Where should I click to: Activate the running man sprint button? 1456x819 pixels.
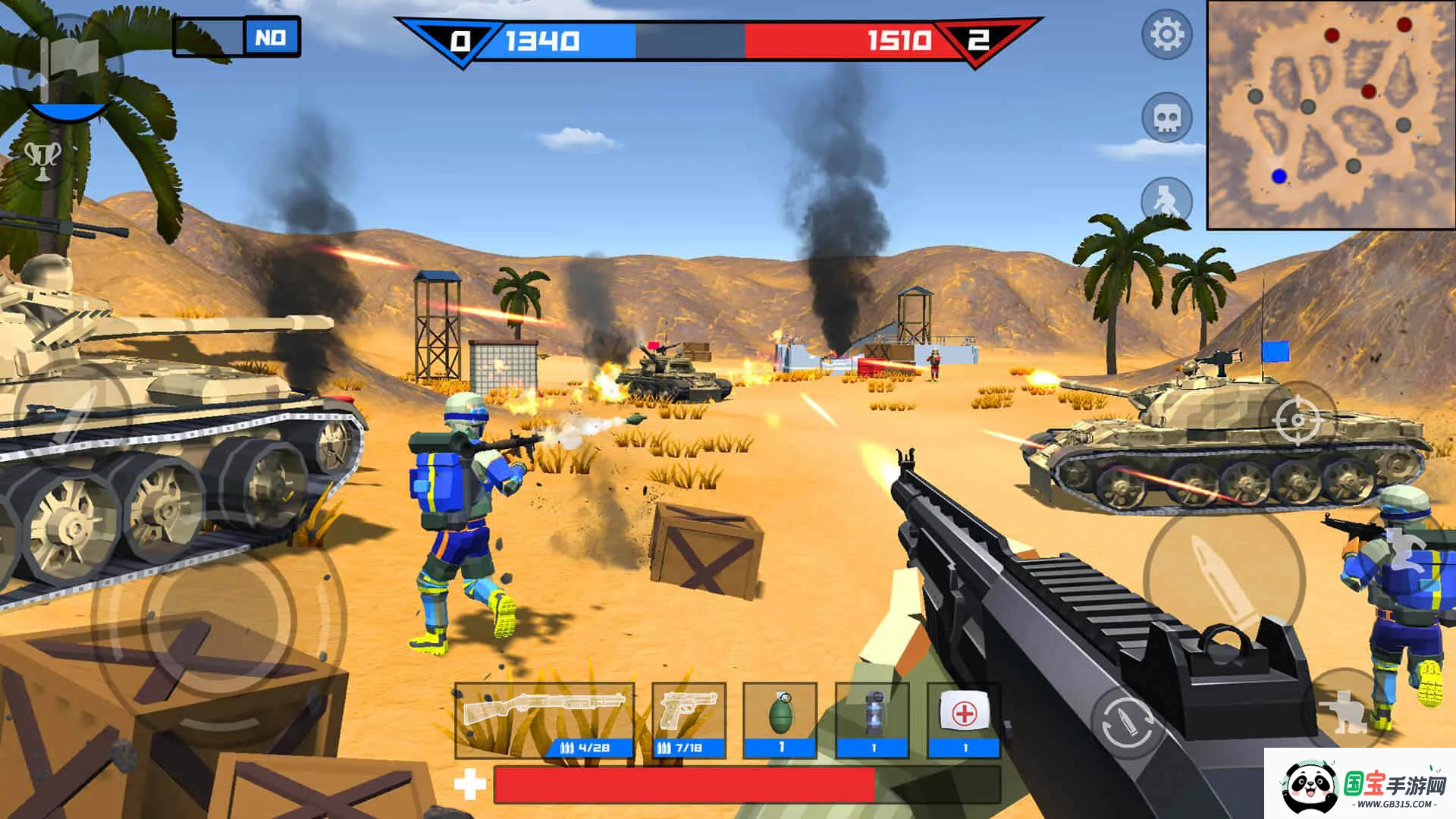(x=1166, y=201)
